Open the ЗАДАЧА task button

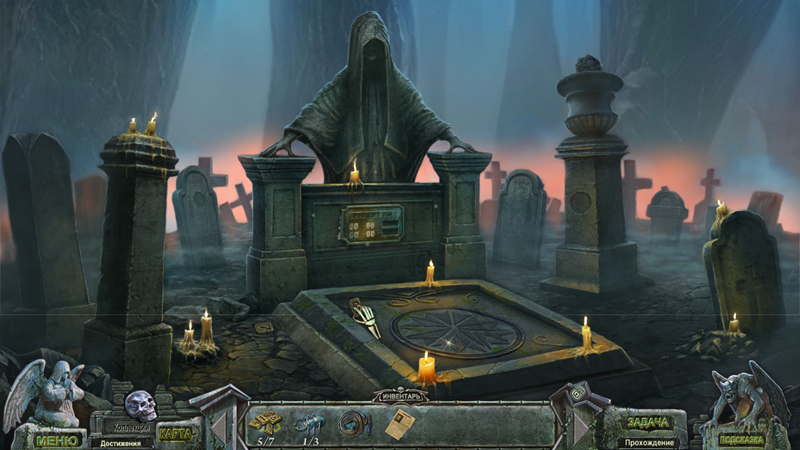point(650,422)
